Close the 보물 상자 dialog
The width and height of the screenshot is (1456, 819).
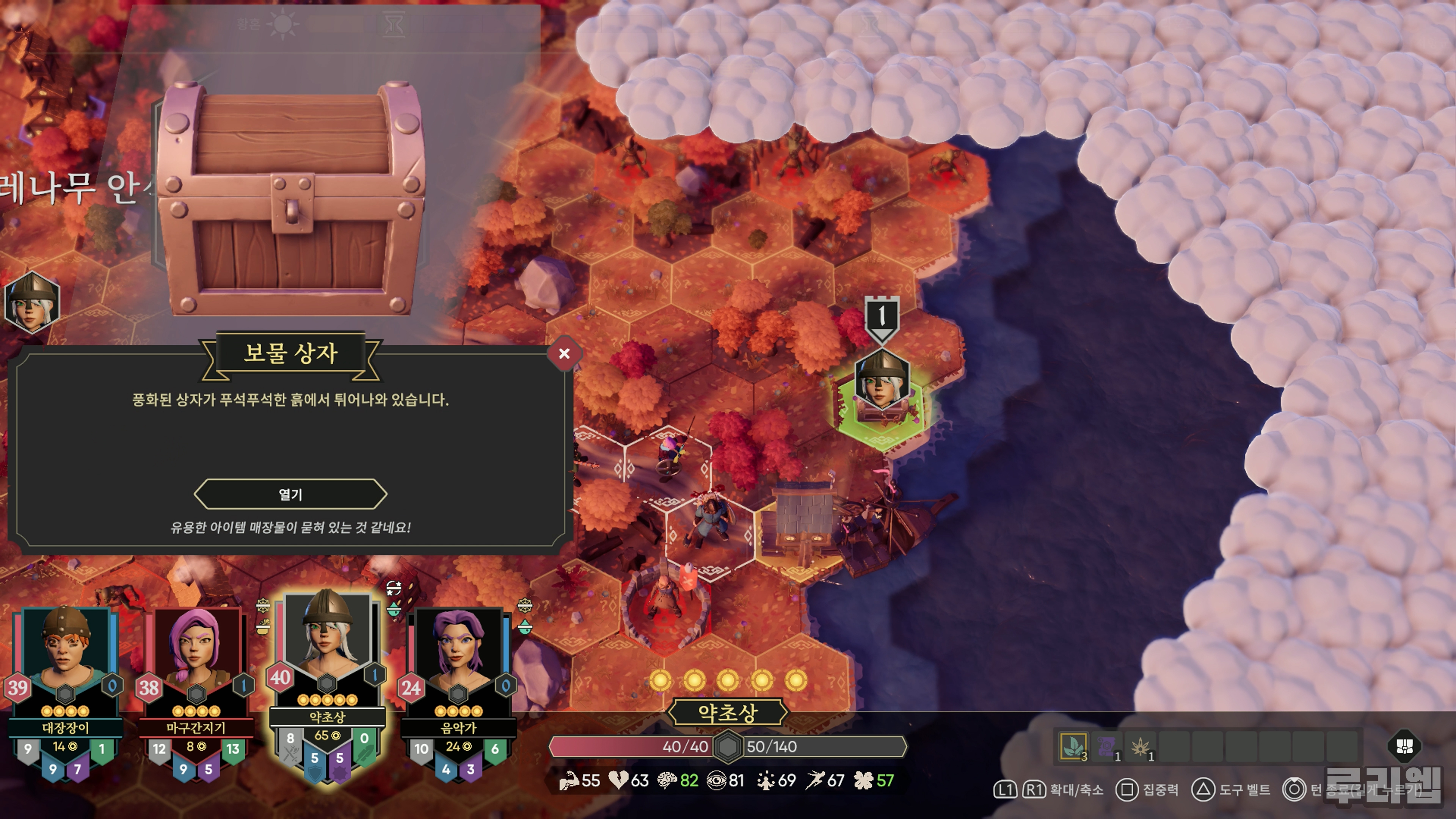tap(563, 354)
